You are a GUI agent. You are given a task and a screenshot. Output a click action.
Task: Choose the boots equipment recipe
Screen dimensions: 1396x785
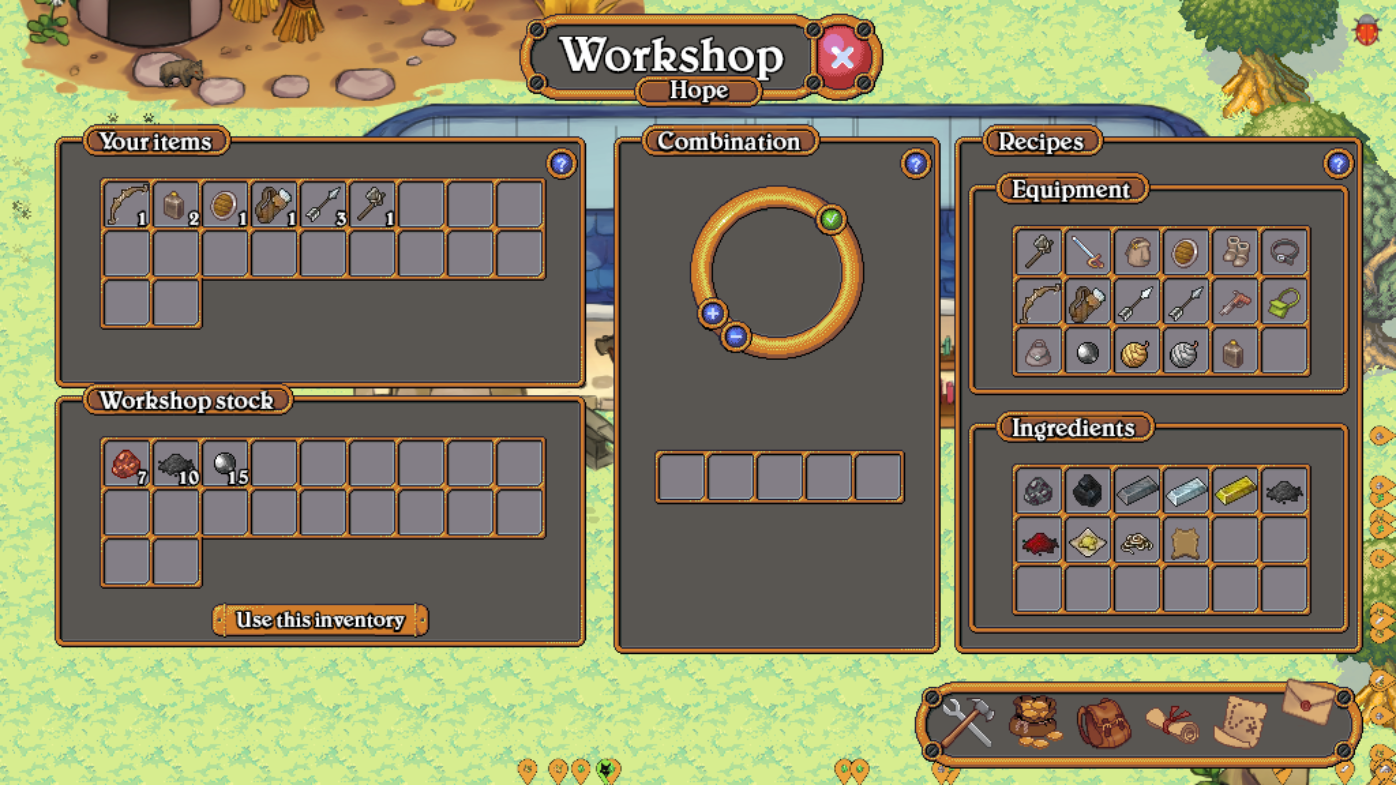[x=1235, y=251]
